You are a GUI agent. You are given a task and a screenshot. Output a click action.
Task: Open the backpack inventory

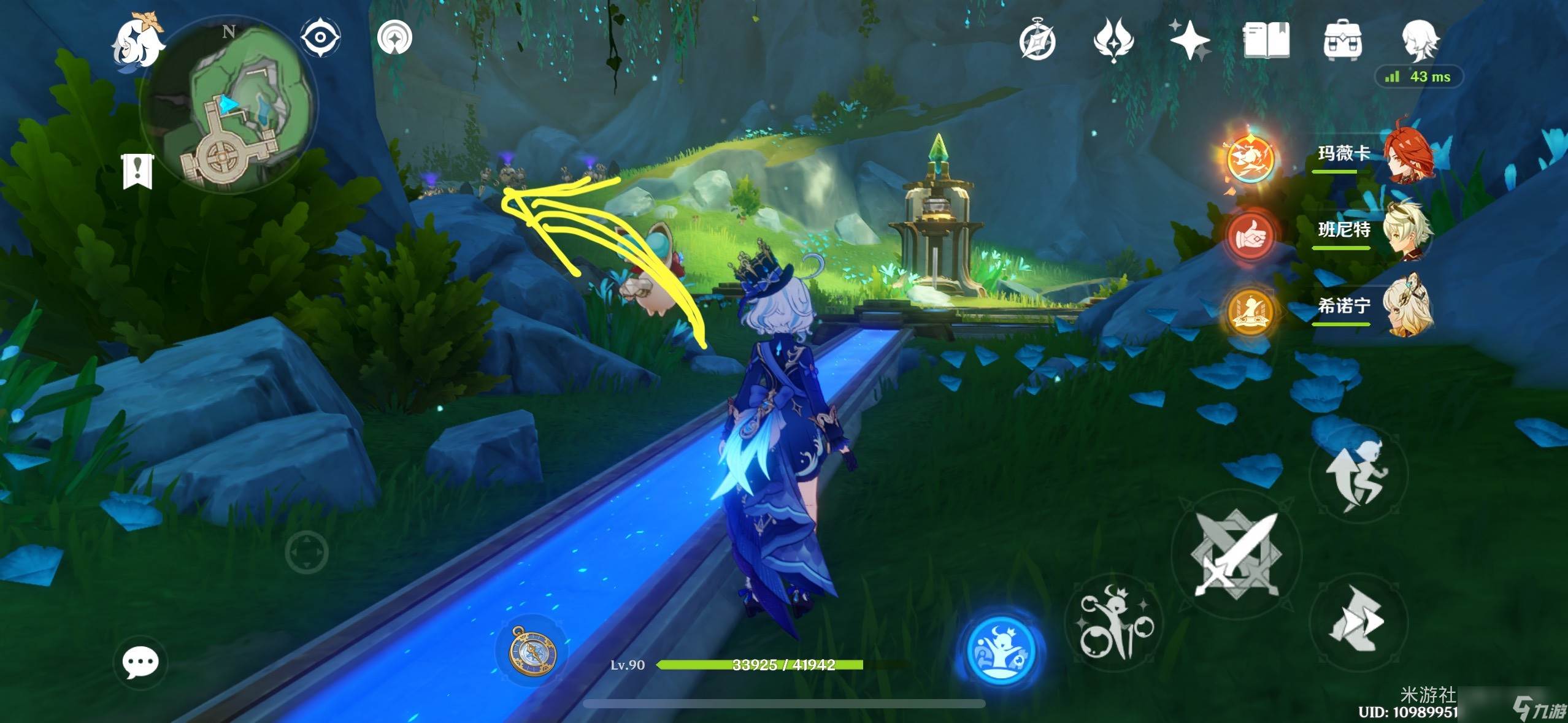point(1343,40)
